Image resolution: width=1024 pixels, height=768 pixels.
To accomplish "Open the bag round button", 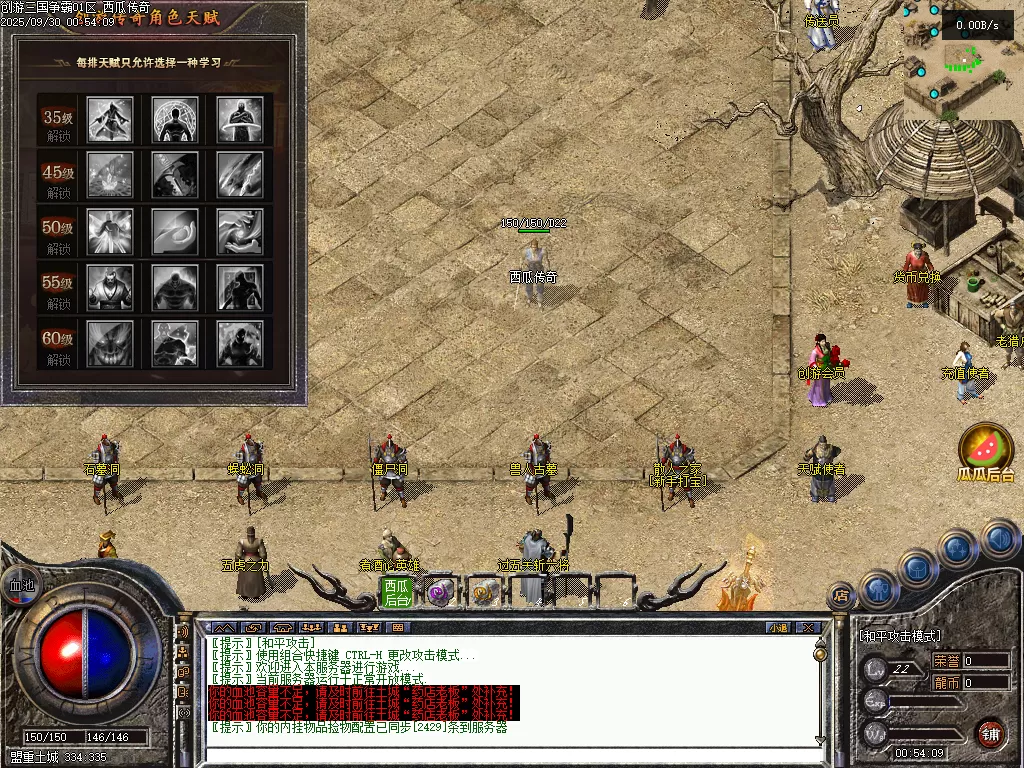I will click(x=918, y=567).
